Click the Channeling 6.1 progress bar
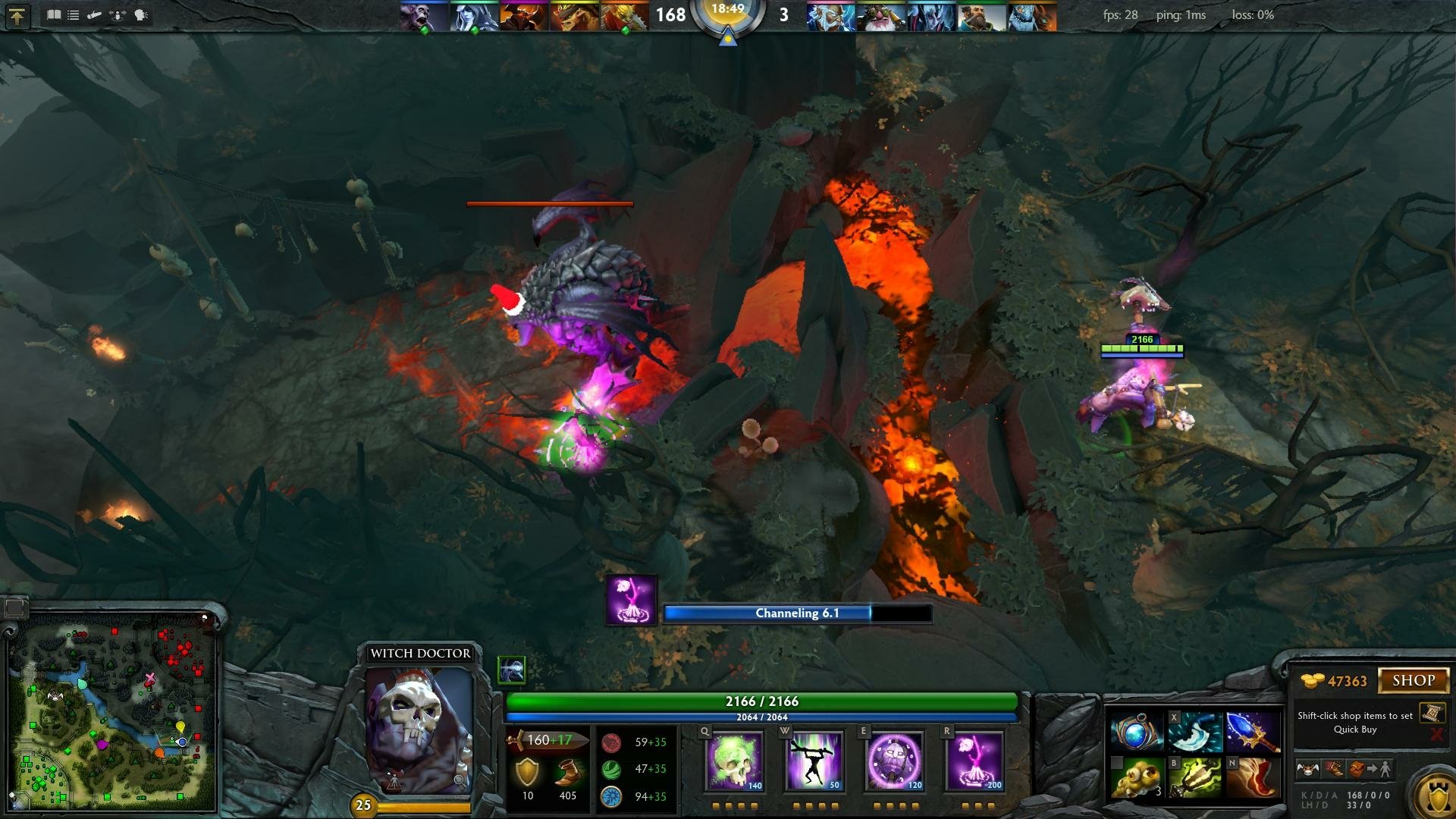Screen dimensions: 1456x819 (796, 614)
